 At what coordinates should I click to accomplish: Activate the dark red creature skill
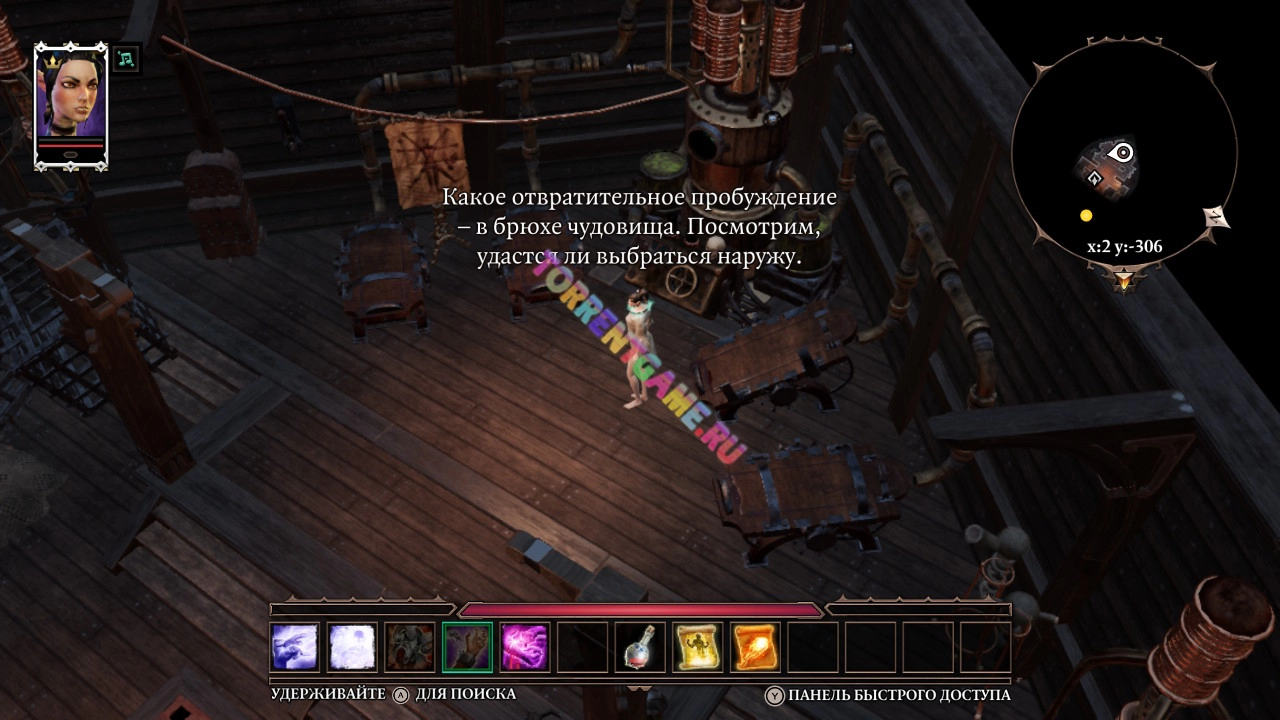[x=410, y=647]
